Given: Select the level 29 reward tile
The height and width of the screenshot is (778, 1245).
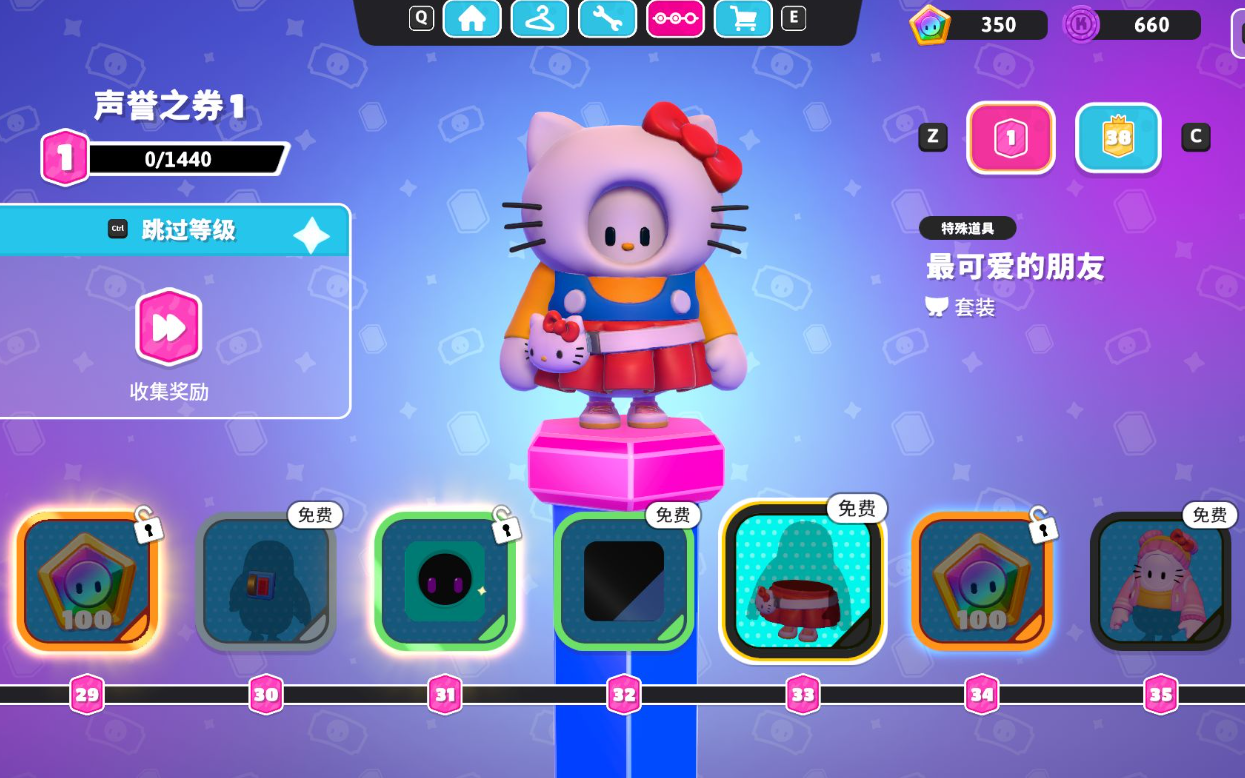Looking at the screenshot, I should coord(87,582).
